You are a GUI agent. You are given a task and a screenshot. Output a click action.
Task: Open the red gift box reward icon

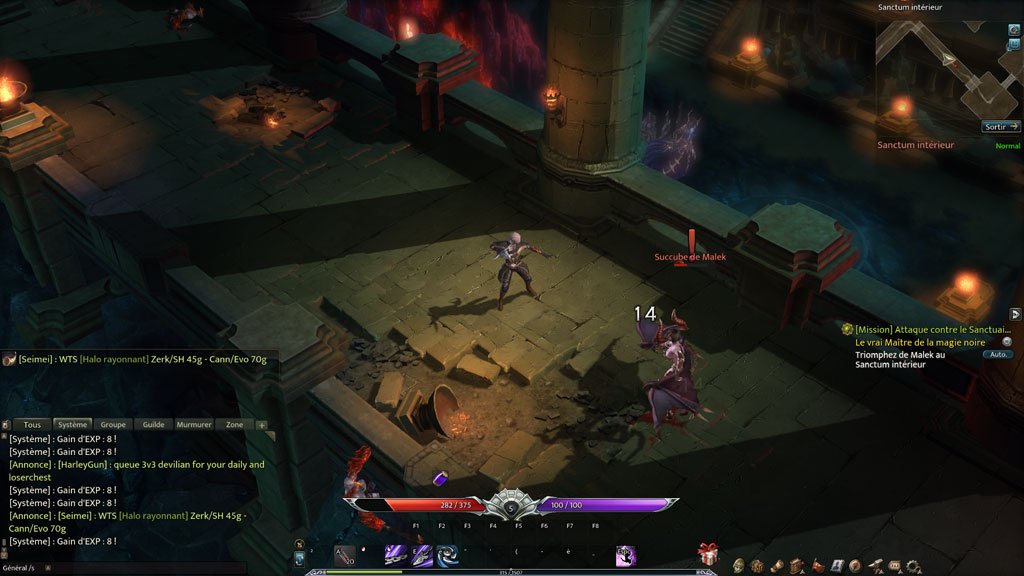(708, 554)
